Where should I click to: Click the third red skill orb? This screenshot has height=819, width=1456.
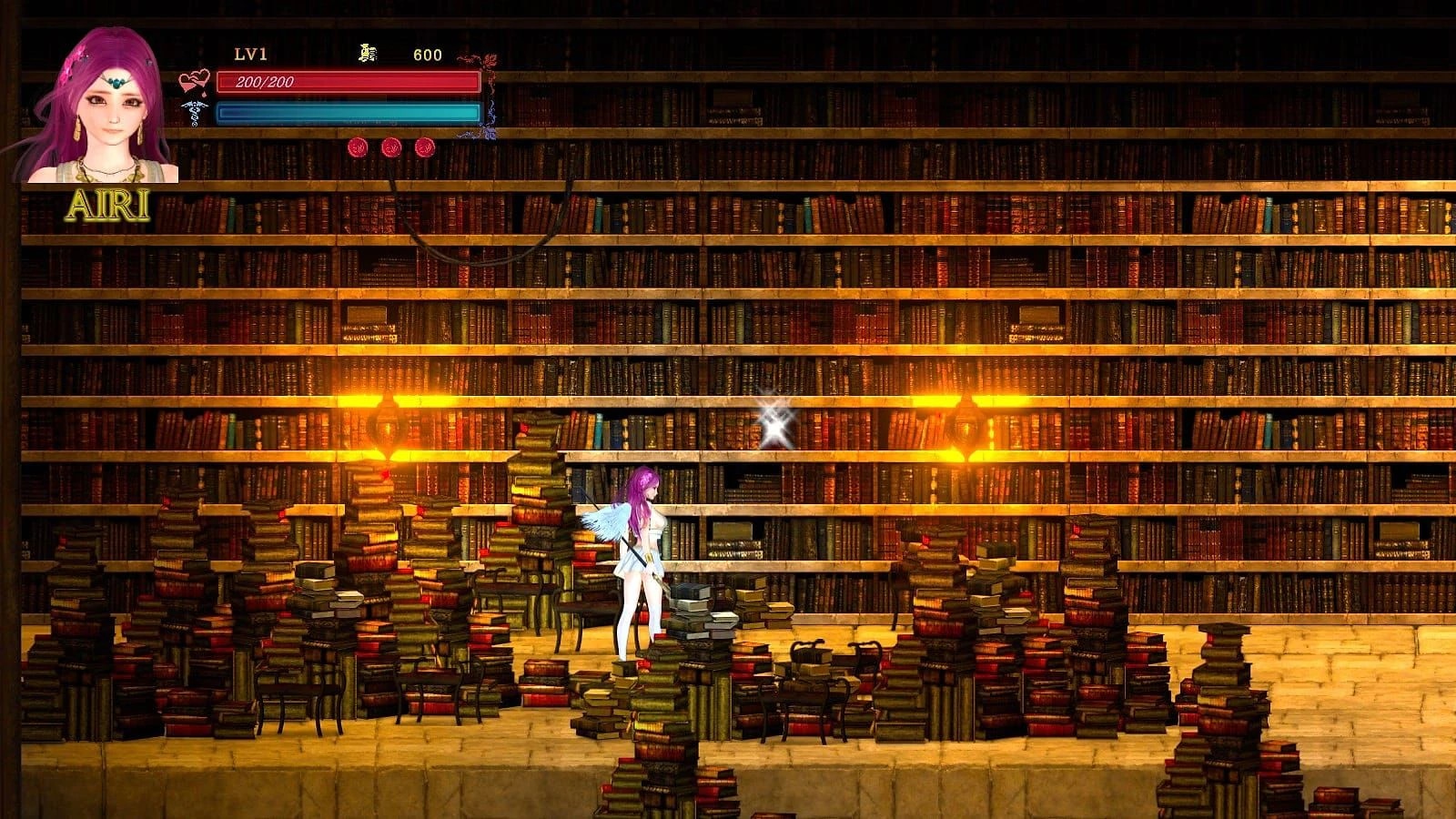coord(425,148)
